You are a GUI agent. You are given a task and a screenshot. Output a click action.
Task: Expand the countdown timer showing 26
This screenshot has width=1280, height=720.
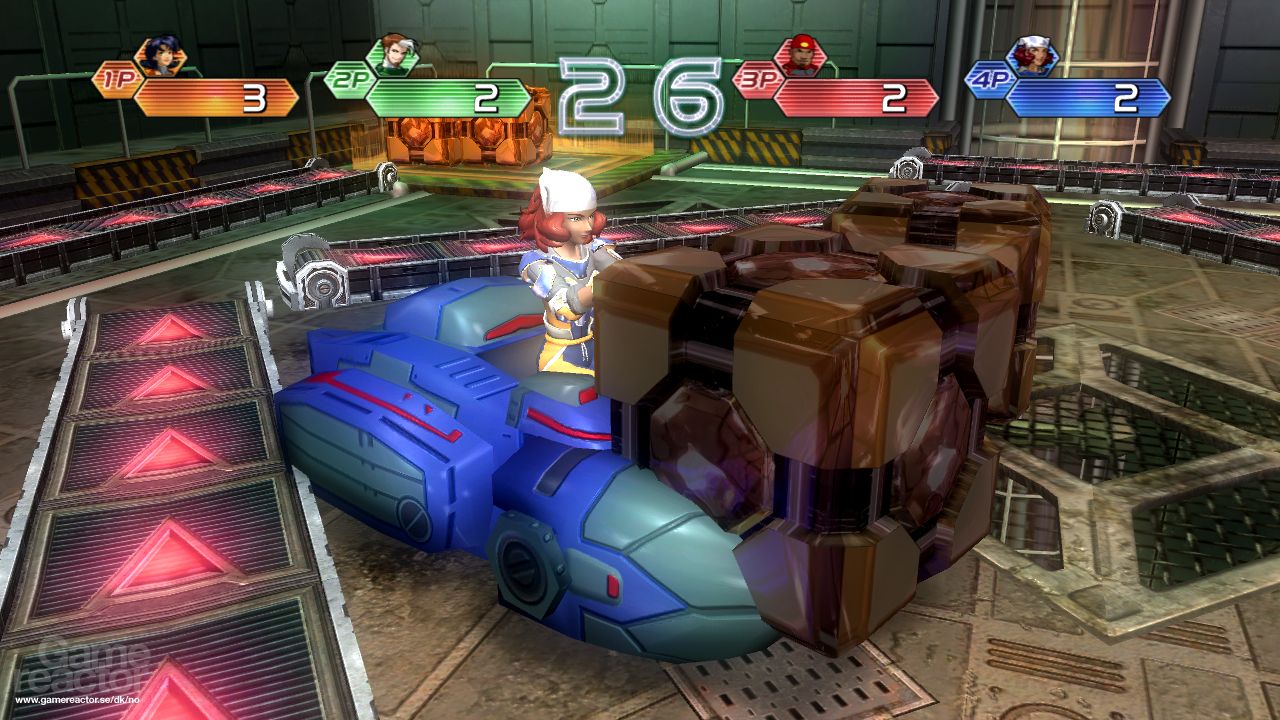click(x=625, y=85)
